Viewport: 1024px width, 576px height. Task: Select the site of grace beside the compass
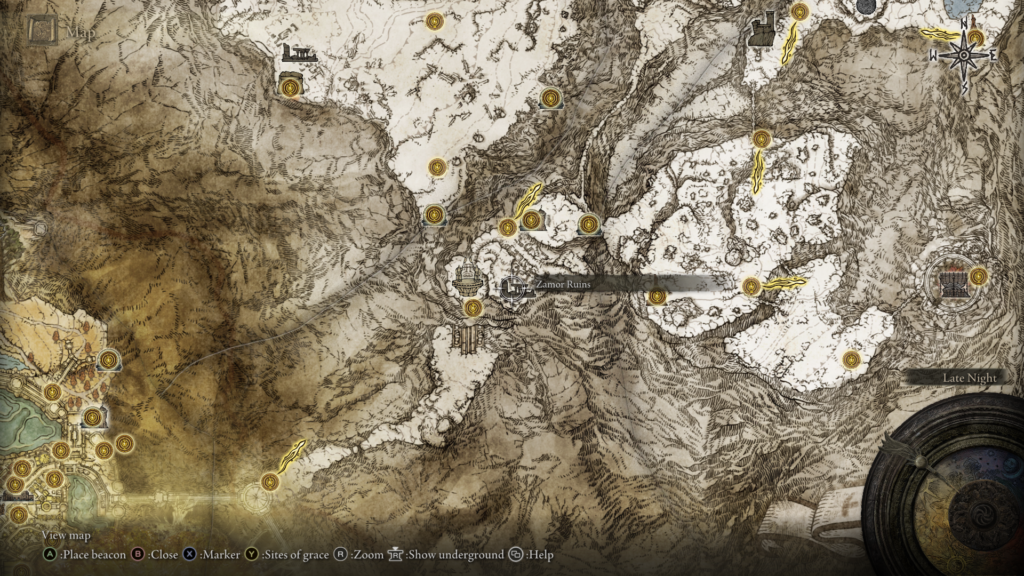[976, 38]
